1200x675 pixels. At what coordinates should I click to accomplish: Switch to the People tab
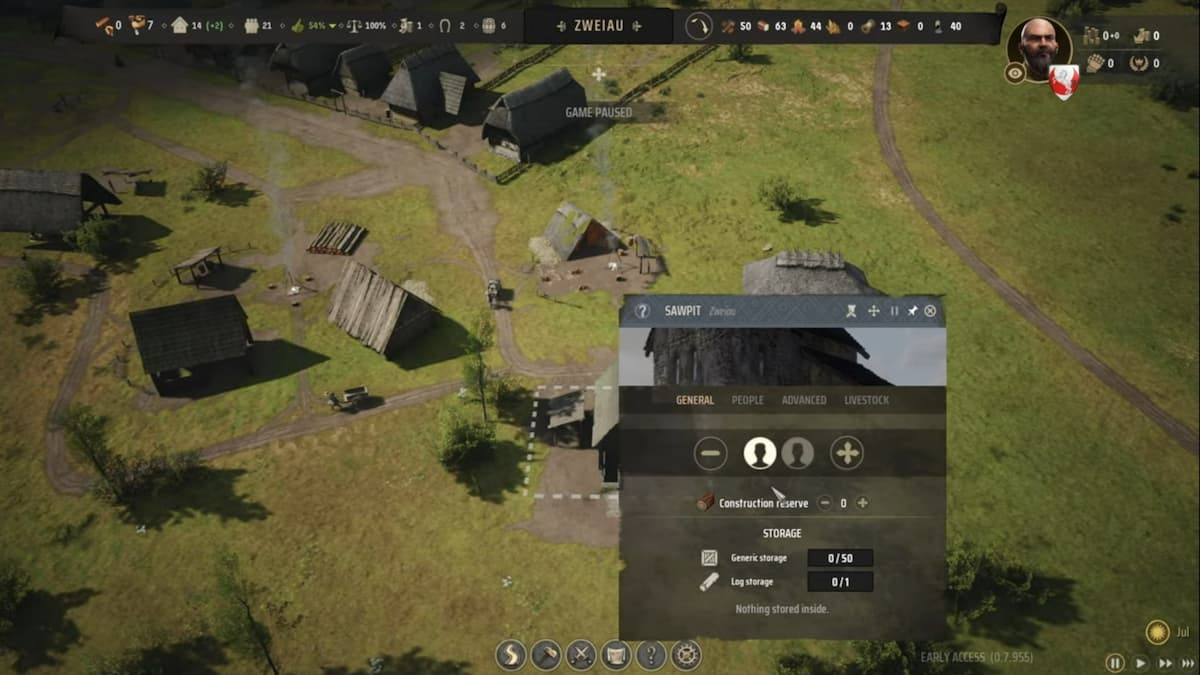click(747, 400)
